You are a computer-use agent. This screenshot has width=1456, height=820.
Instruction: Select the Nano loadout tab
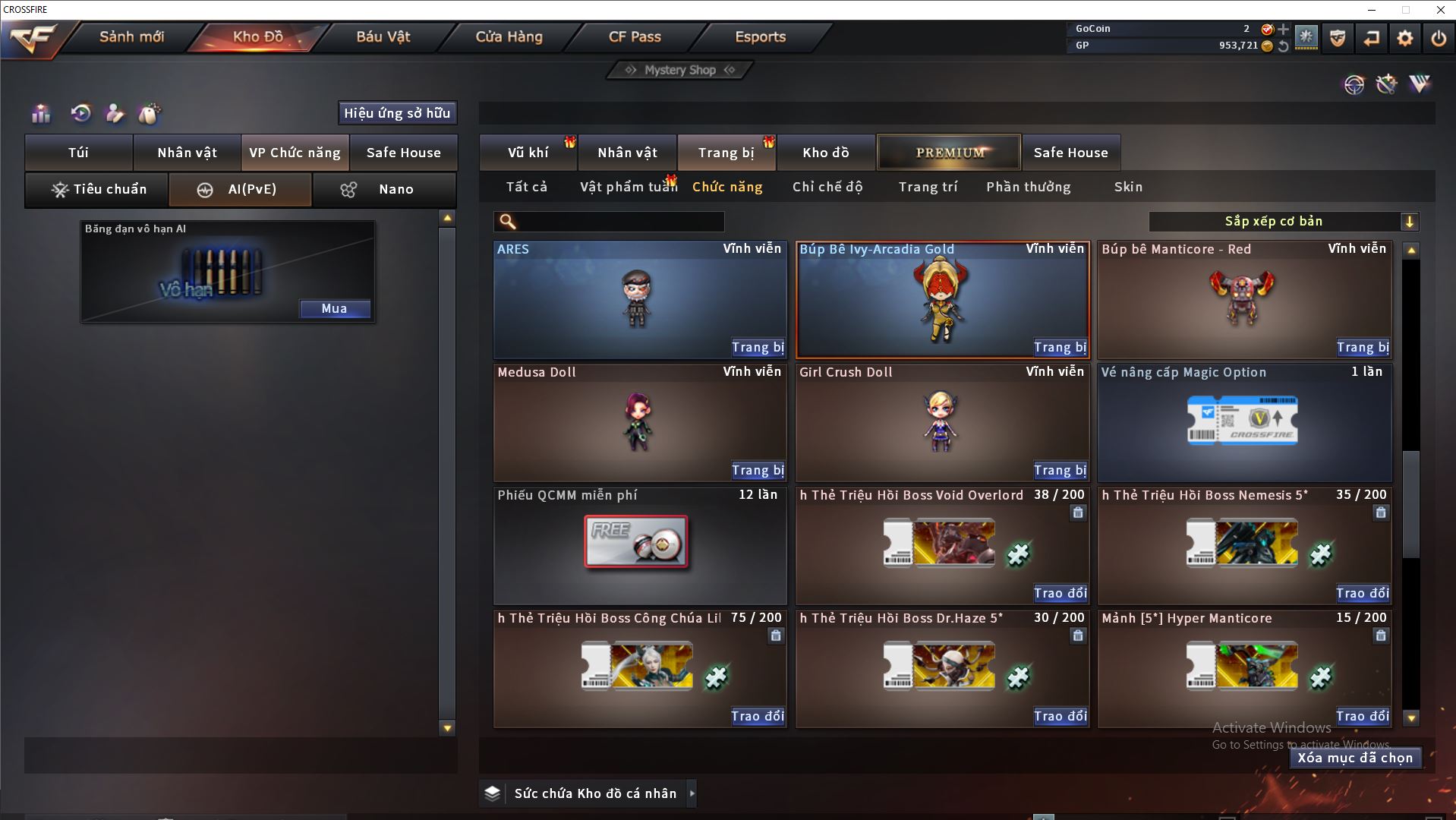point(384,189)
